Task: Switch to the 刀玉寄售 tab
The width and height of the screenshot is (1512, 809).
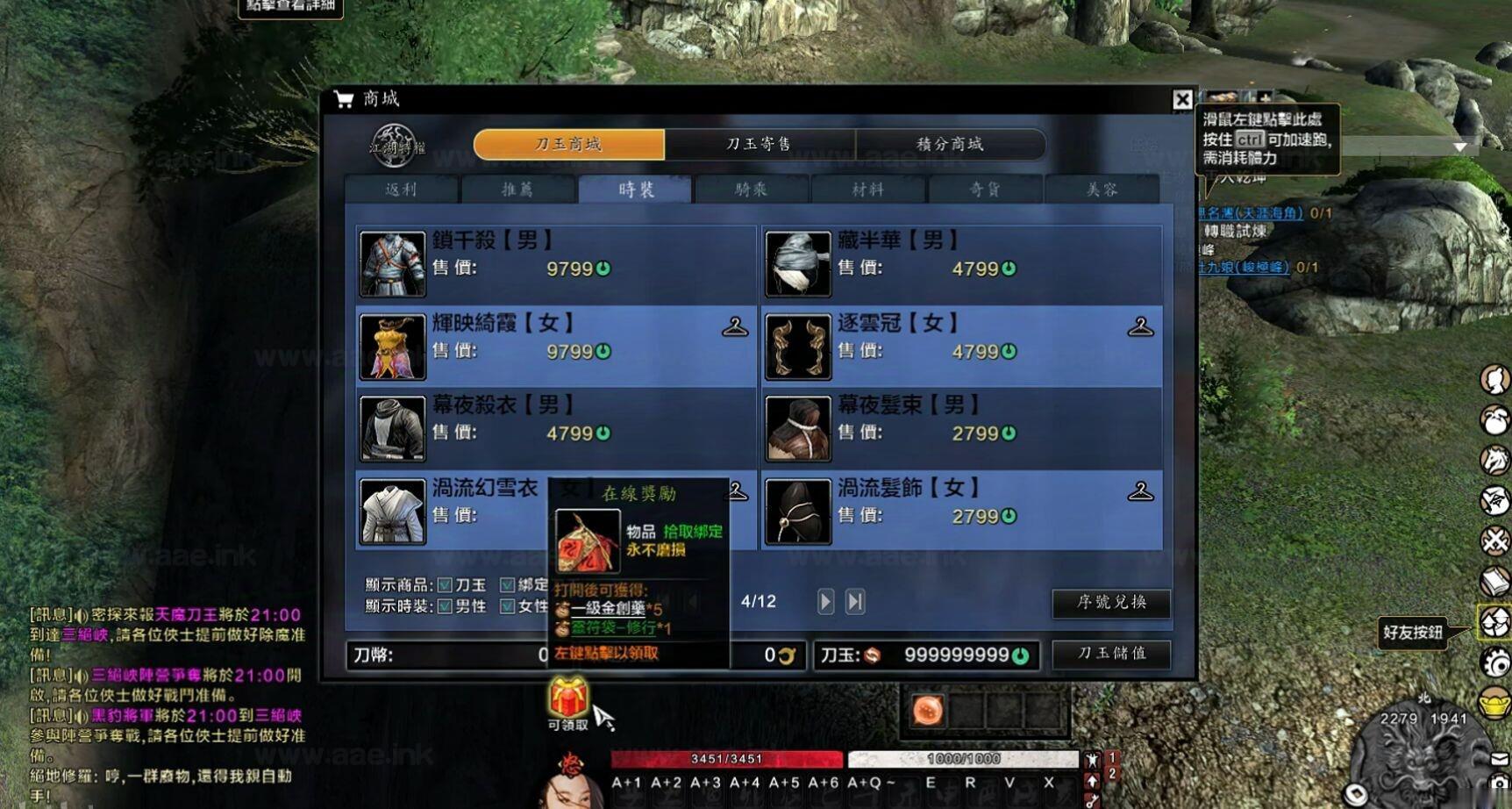Action: coord(760,144)
